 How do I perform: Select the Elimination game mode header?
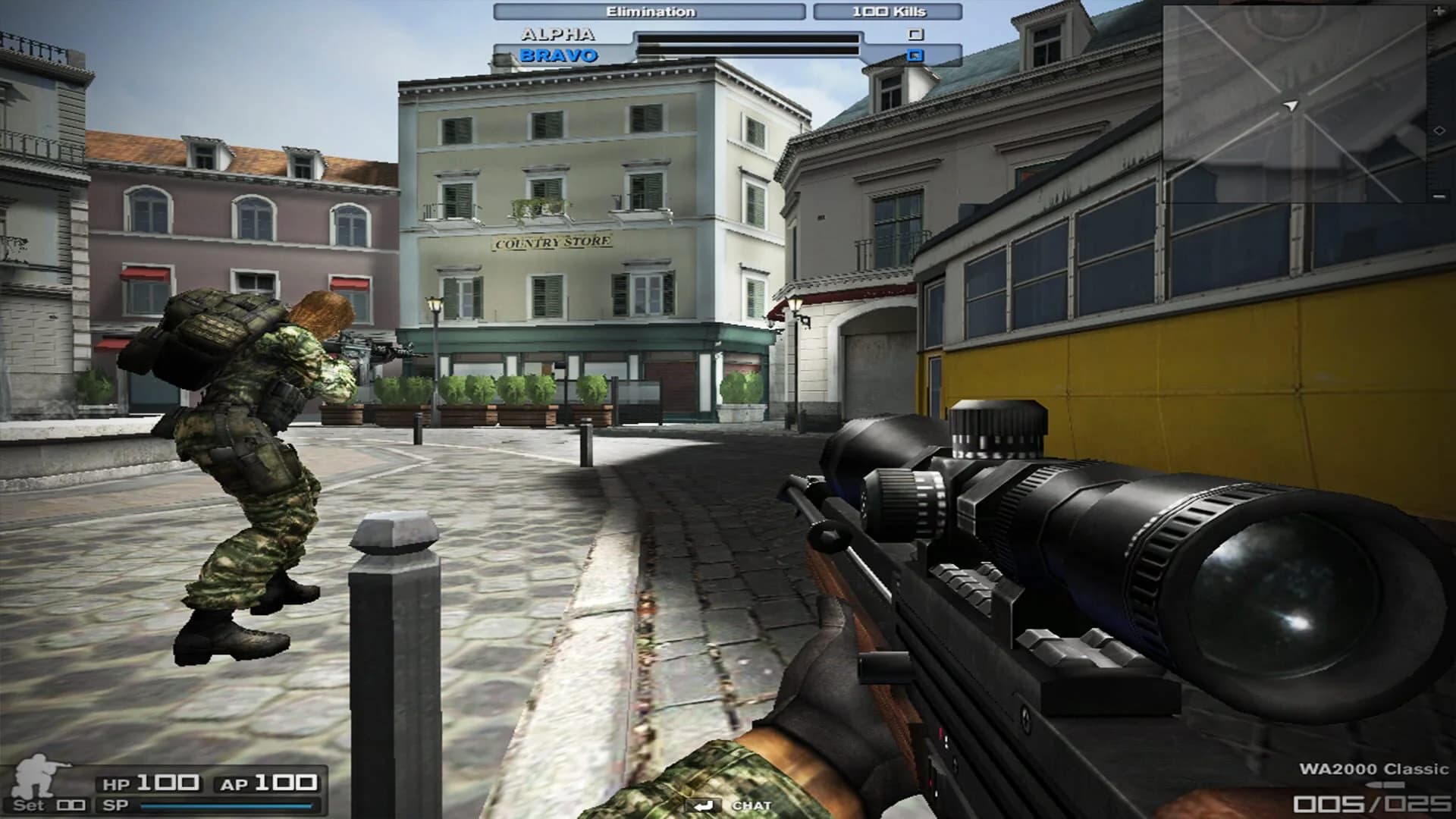click(x=652, y=11)
